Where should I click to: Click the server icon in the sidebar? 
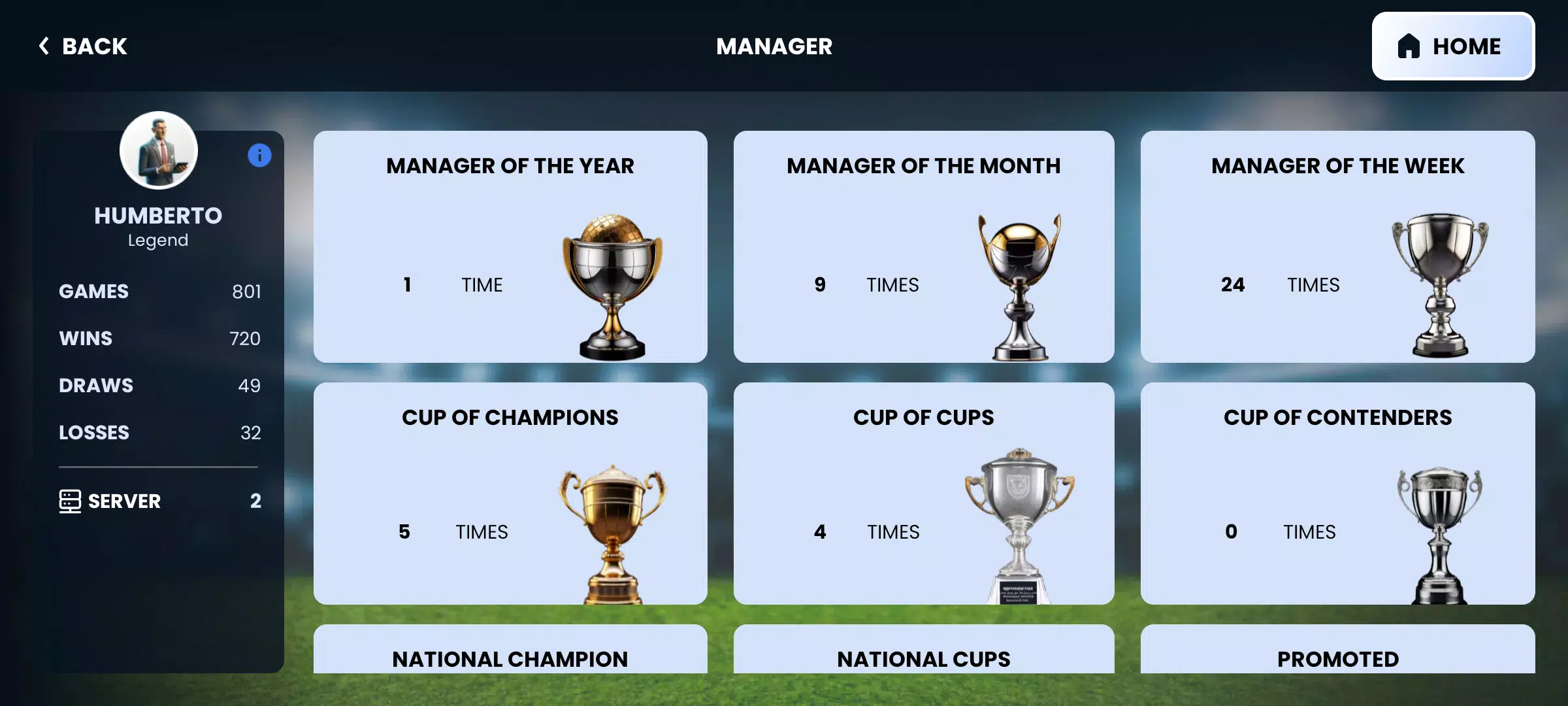(x=70, y=501)
